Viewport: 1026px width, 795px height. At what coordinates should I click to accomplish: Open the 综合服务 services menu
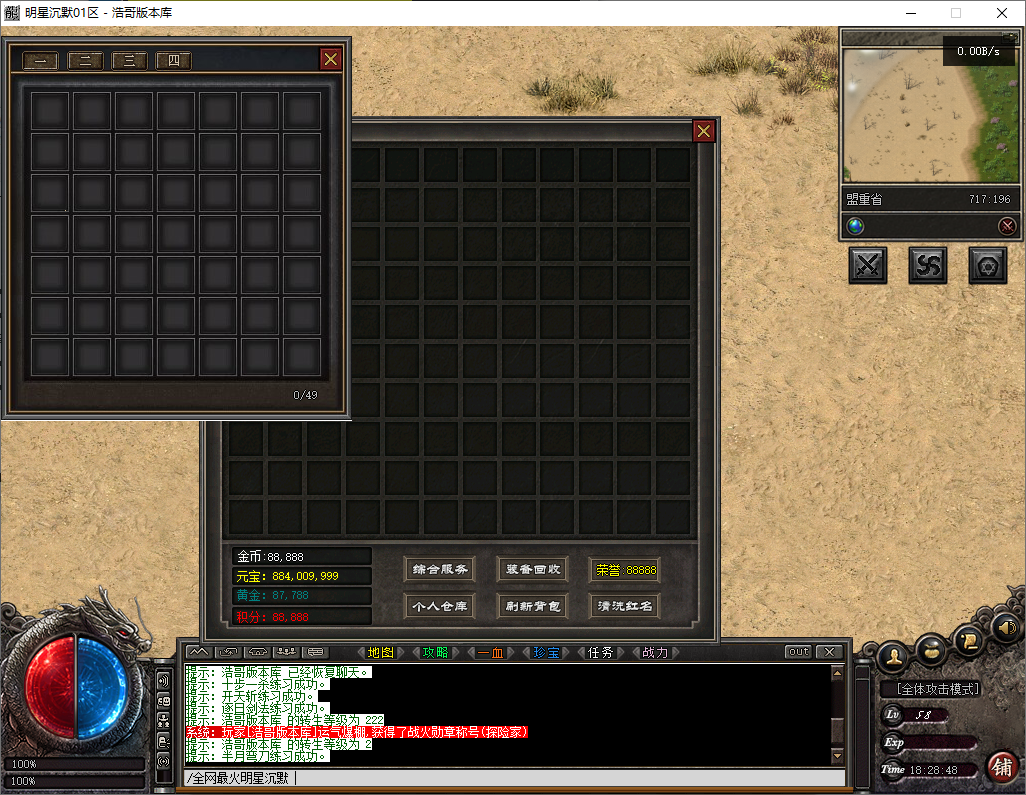coord(439,570)
